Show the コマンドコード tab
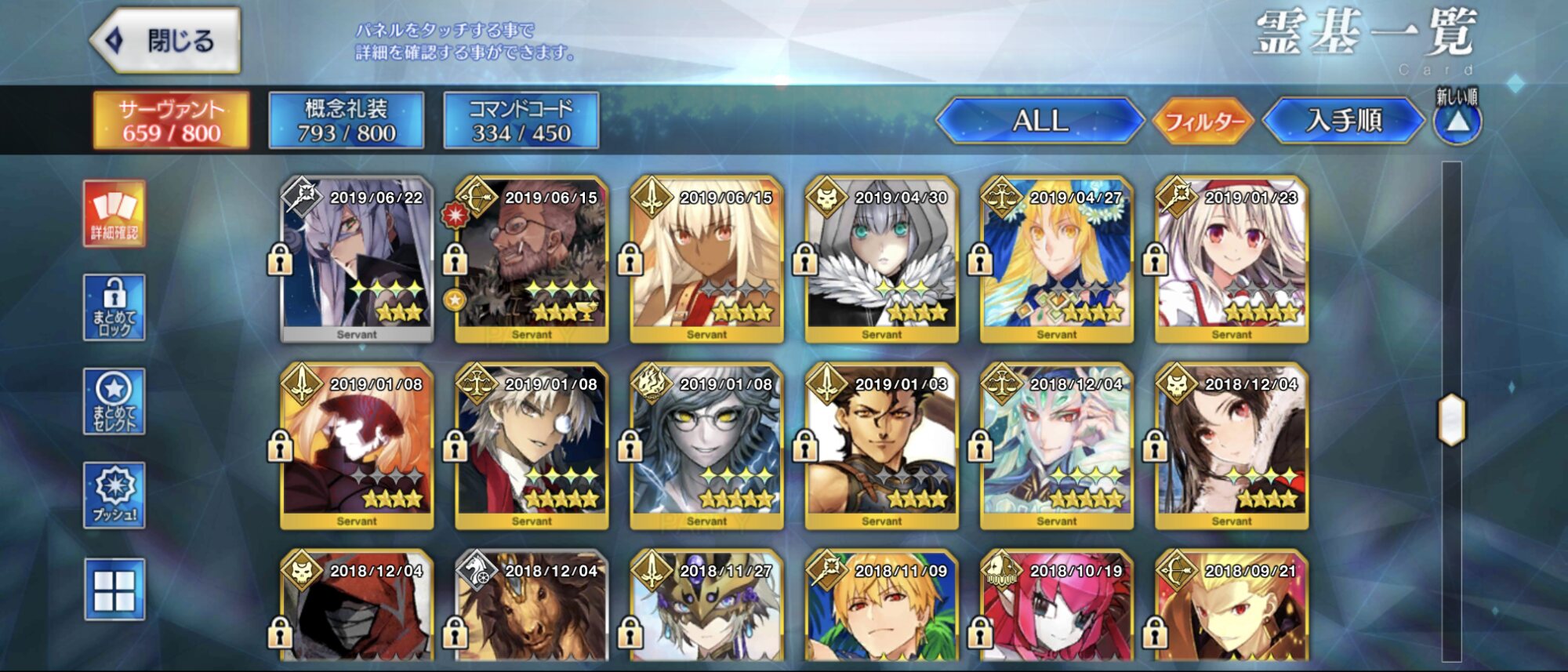 click(x=521, y=121)
